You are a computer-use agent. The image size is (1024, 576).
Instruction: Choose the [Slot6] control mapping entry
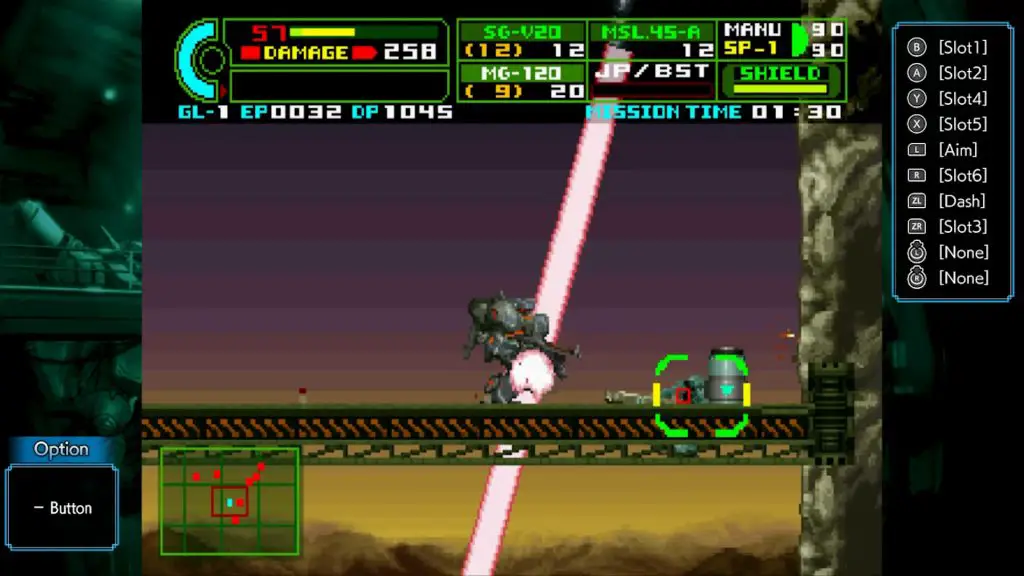tap(962, 175)
